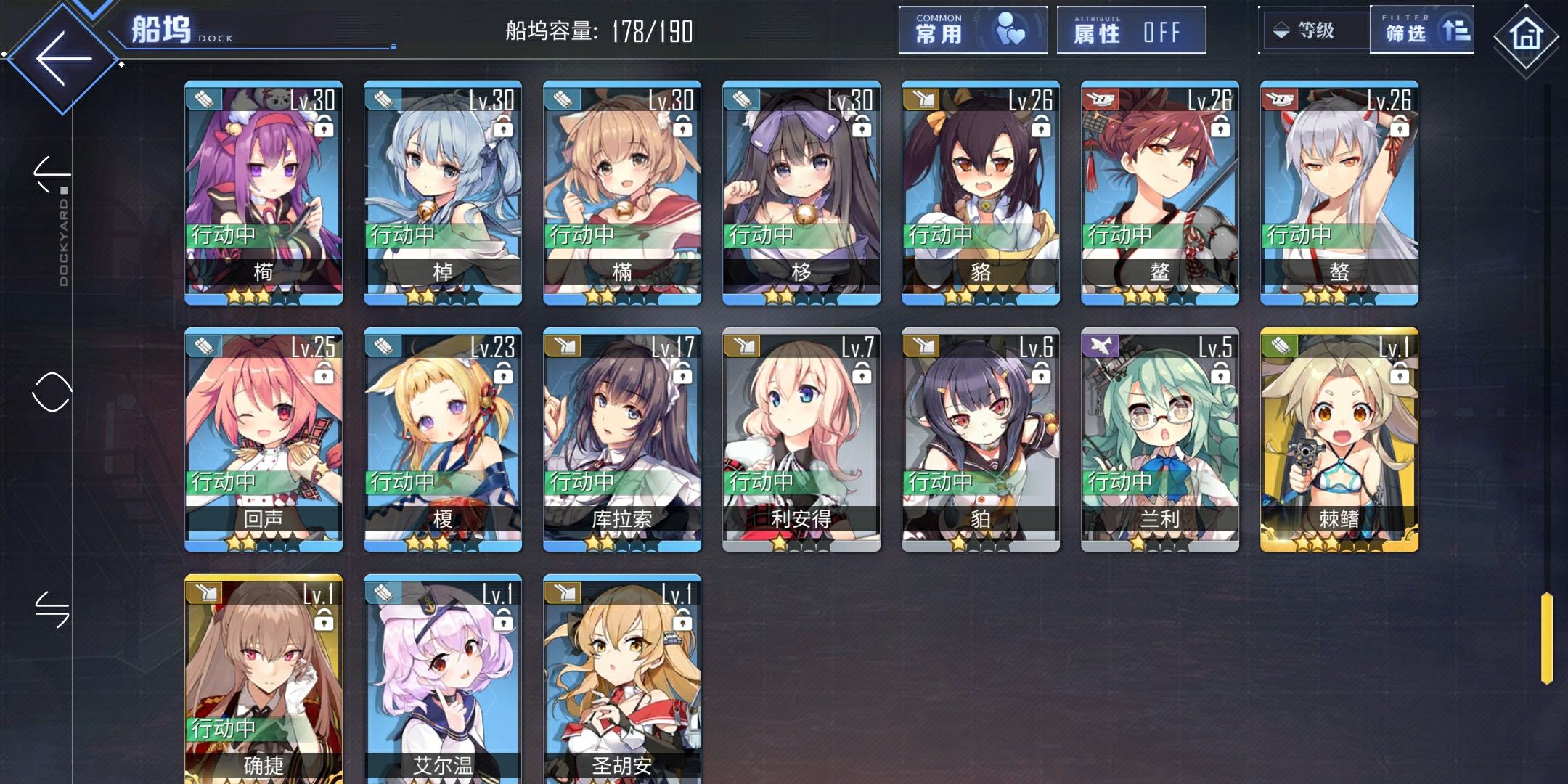Choose the 艾尔温 ship card
This screenshot has height=784, width=1568.
(x=443, y=679)
